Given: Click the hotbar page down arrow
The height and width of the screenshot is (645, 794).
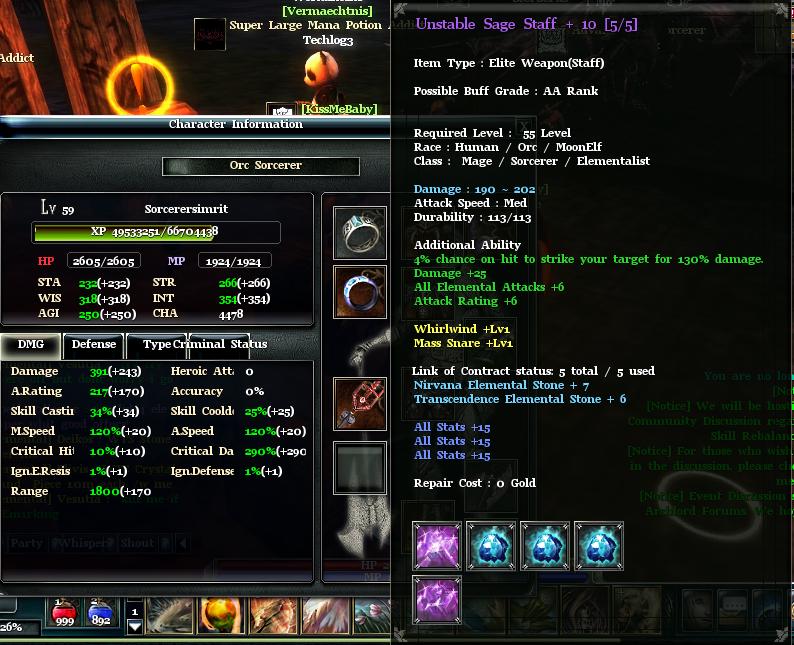Looking at the screenshot, I should click(x=135, y=628).
